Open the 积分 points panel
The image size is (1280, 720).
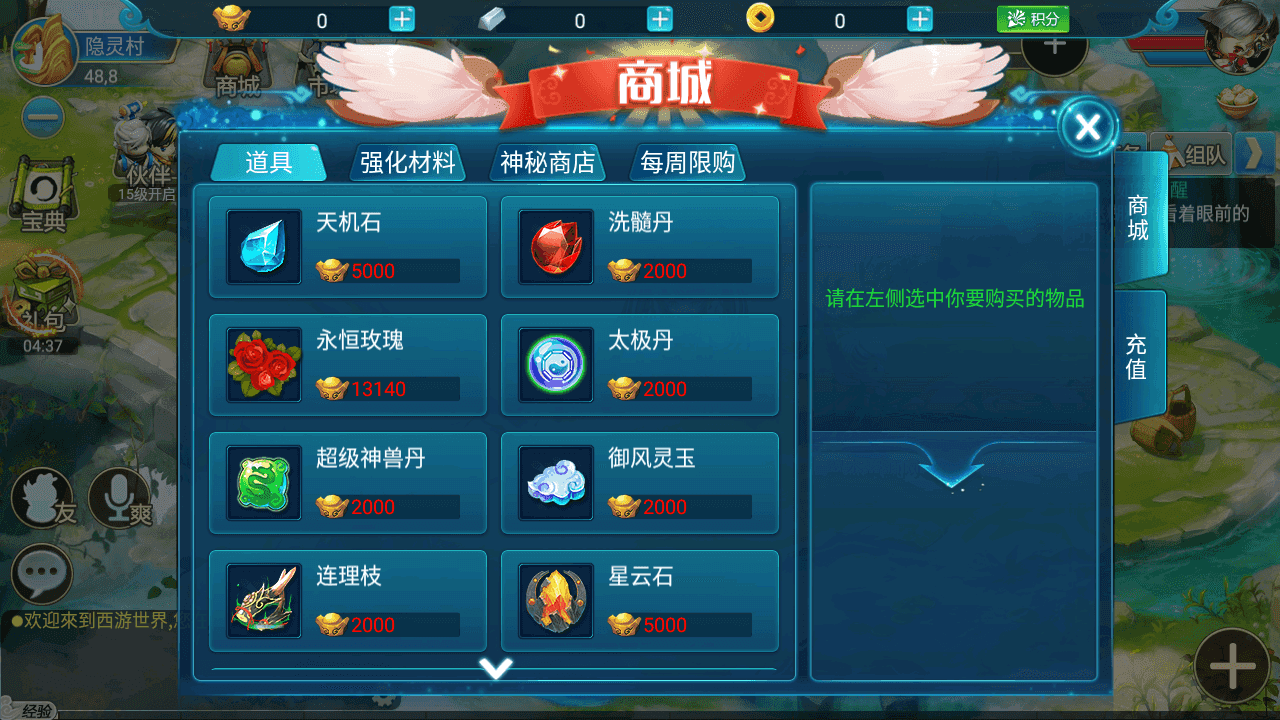pyautogui.click(x=1032, y=17)
